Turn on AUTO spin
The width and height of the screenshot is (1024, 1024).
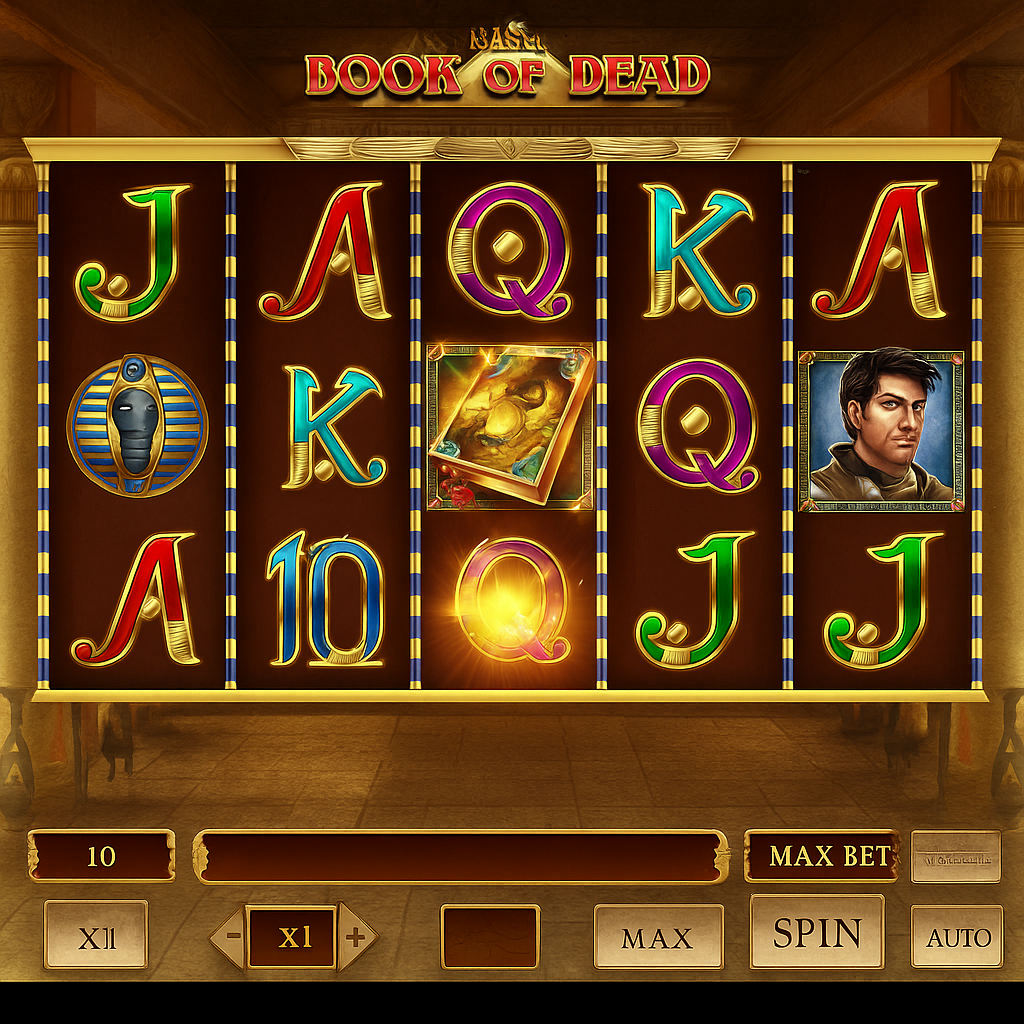[957, 937]
